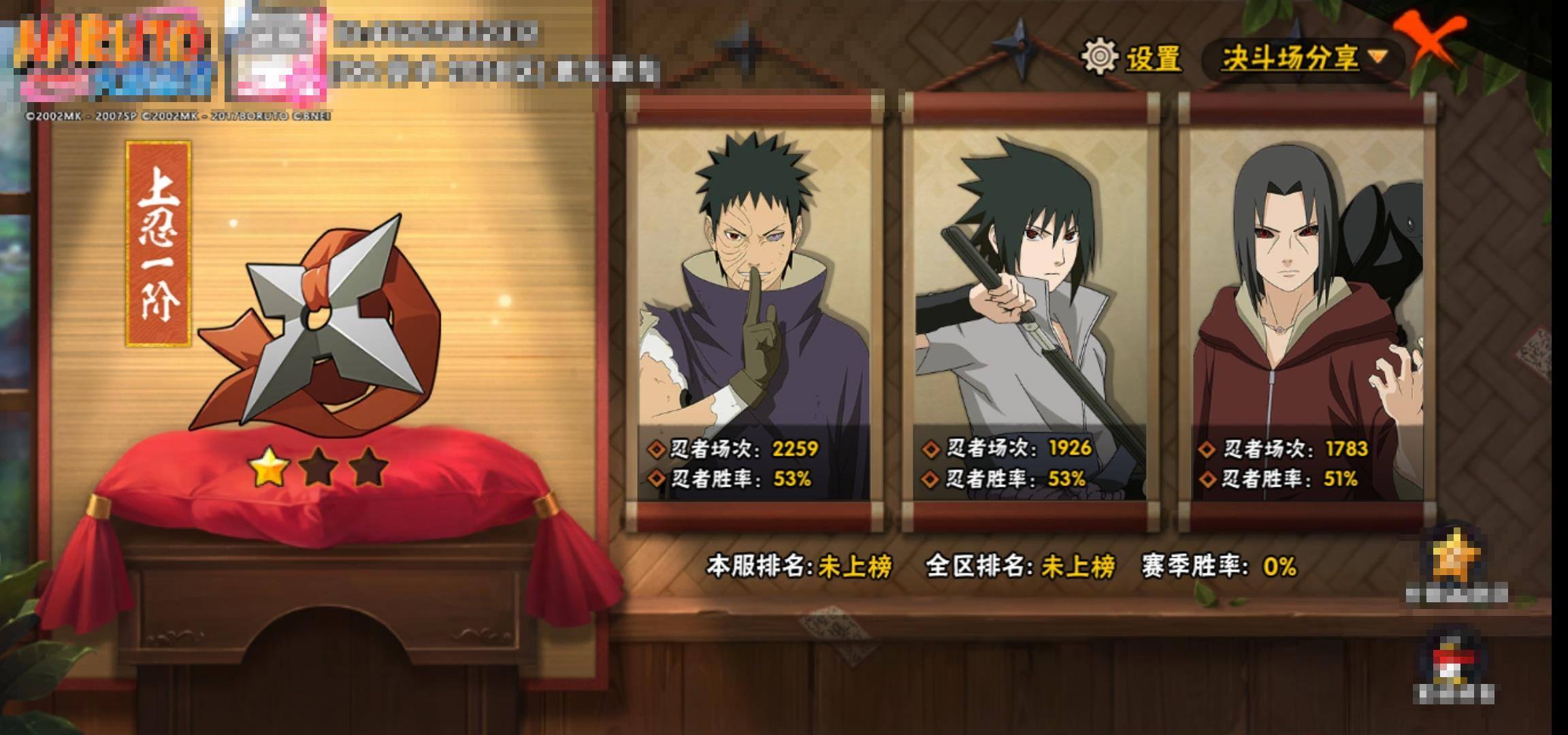Open the 设置 settings gear

(1132, 57)
